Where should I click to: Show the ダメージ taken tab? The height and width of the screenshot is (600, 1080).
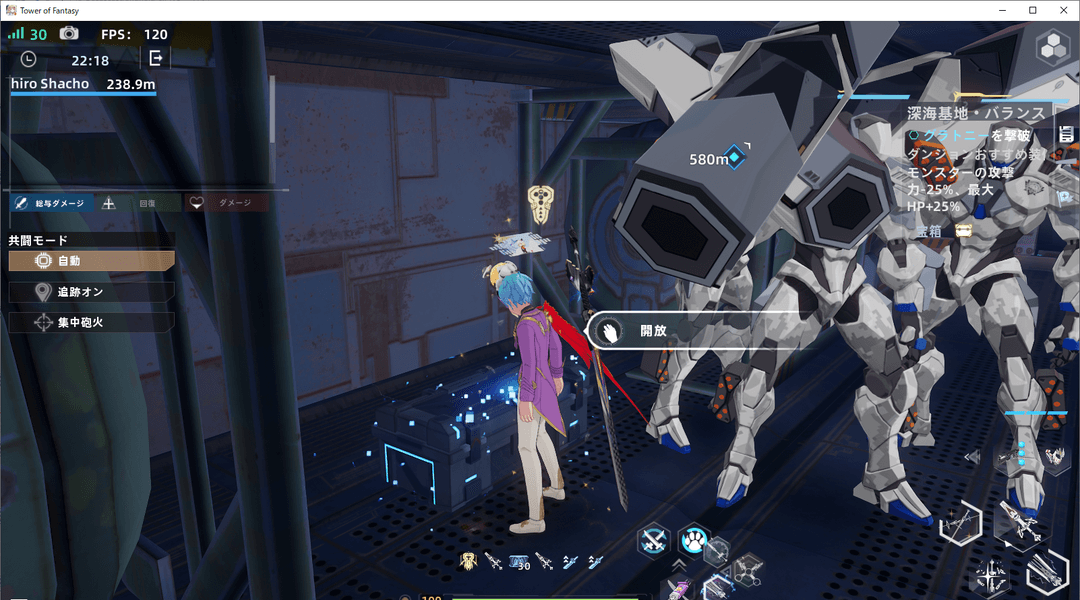pyautogui.click(x=226, y=203)
